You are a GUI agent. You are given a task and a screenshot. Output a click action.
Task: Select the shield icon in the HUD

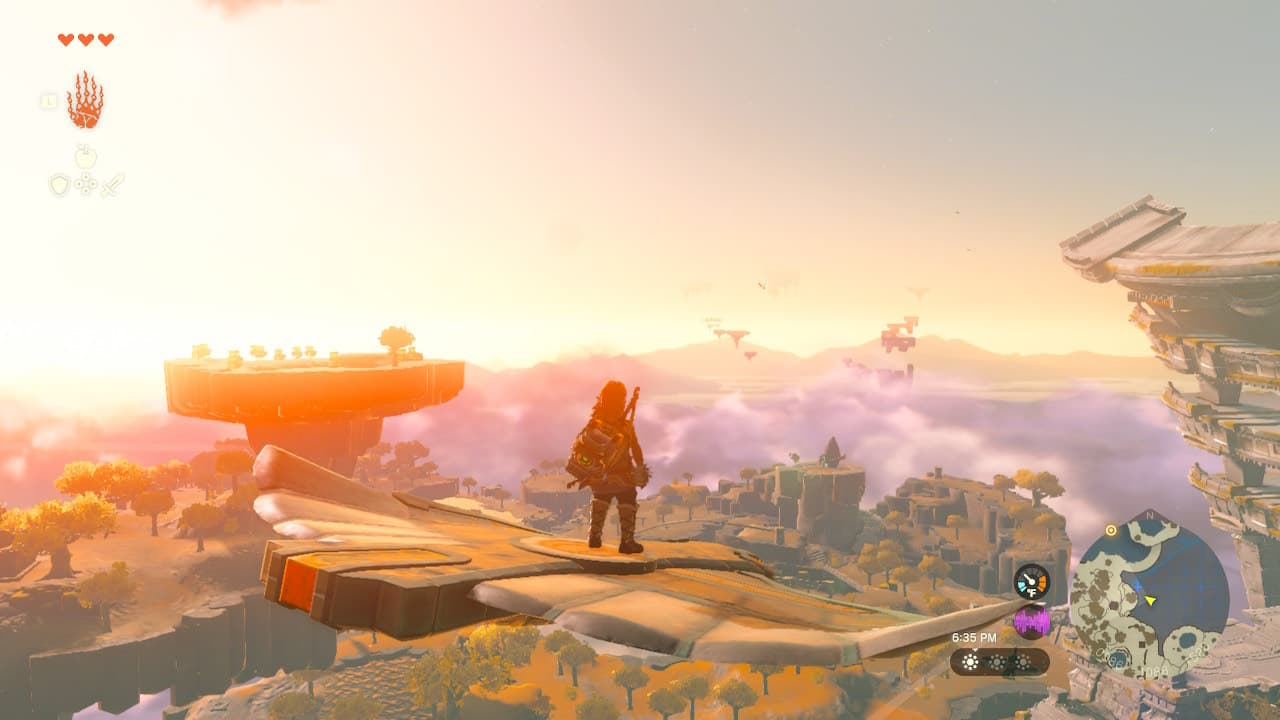point(60,185)
